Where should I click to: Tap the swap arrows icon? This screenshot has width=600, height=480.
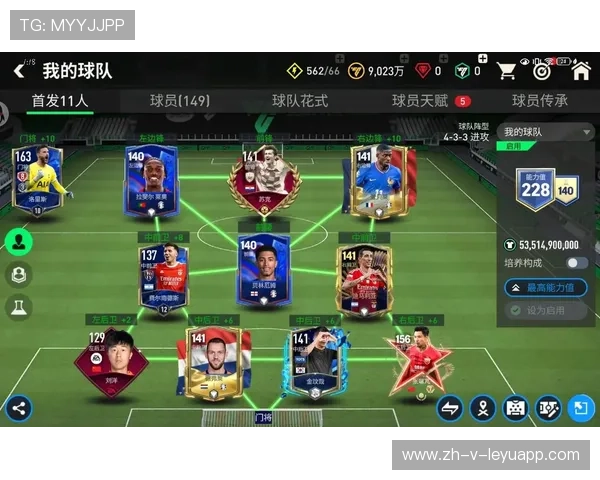[x=450, y=407]
